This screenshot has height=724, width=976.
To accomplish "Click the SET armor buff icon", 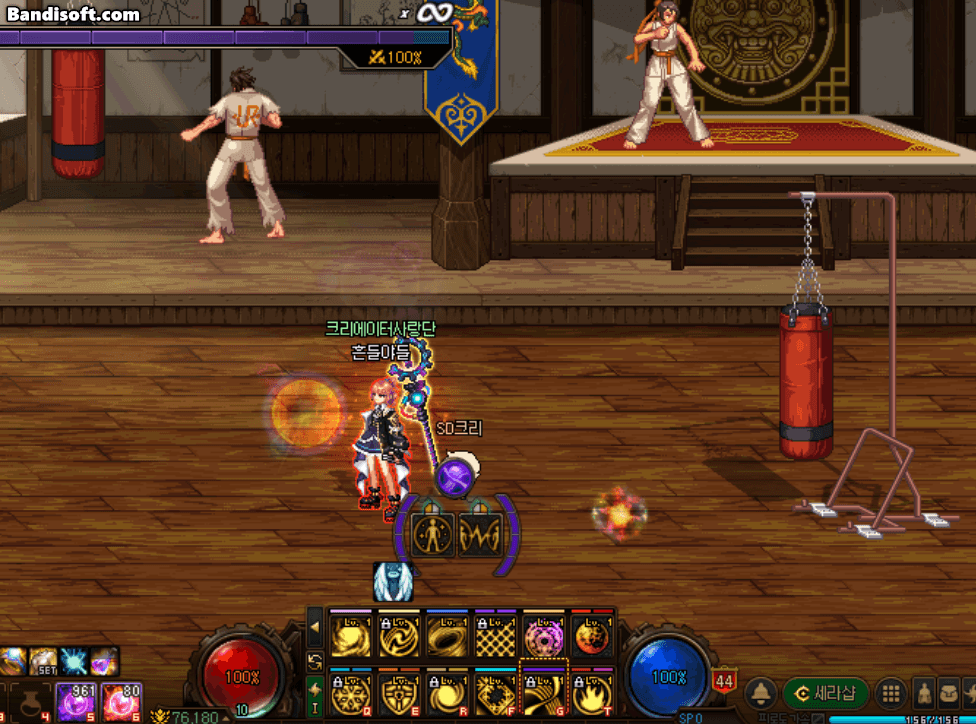I will (44, 661).
